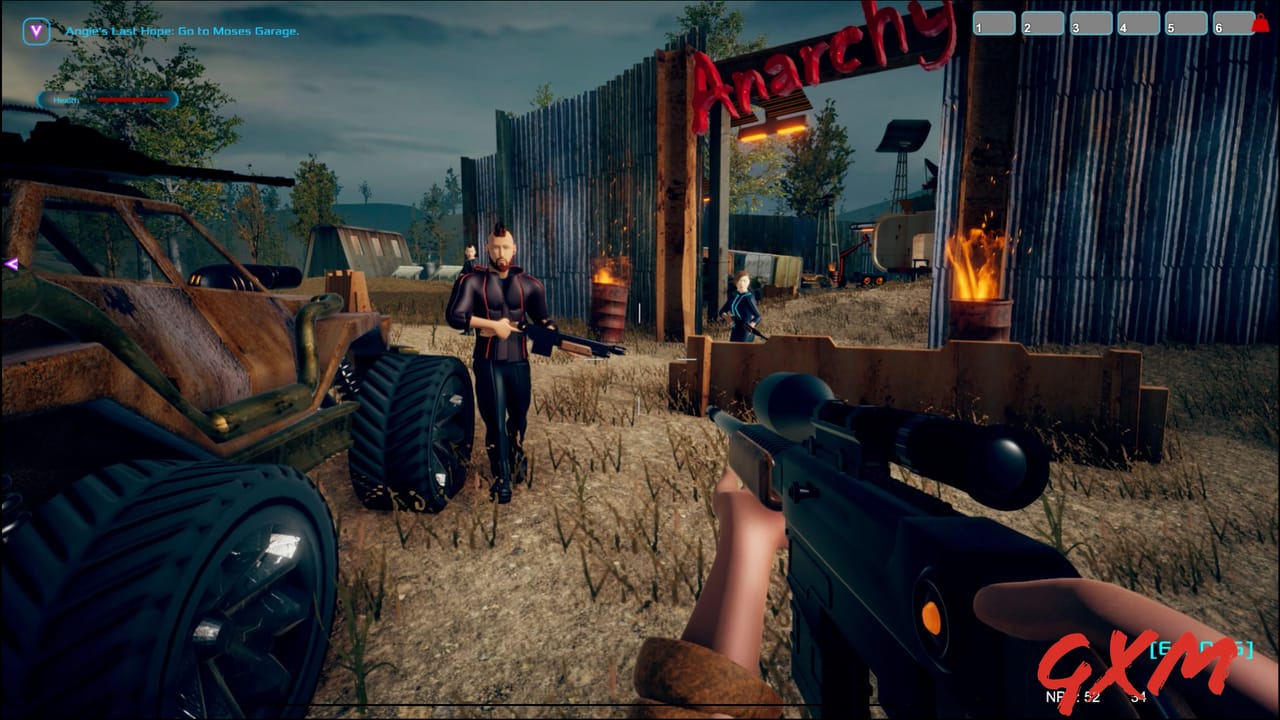1280x720 pixels.
Task: Click the purple V quest tracker icon
Action: 37,31
